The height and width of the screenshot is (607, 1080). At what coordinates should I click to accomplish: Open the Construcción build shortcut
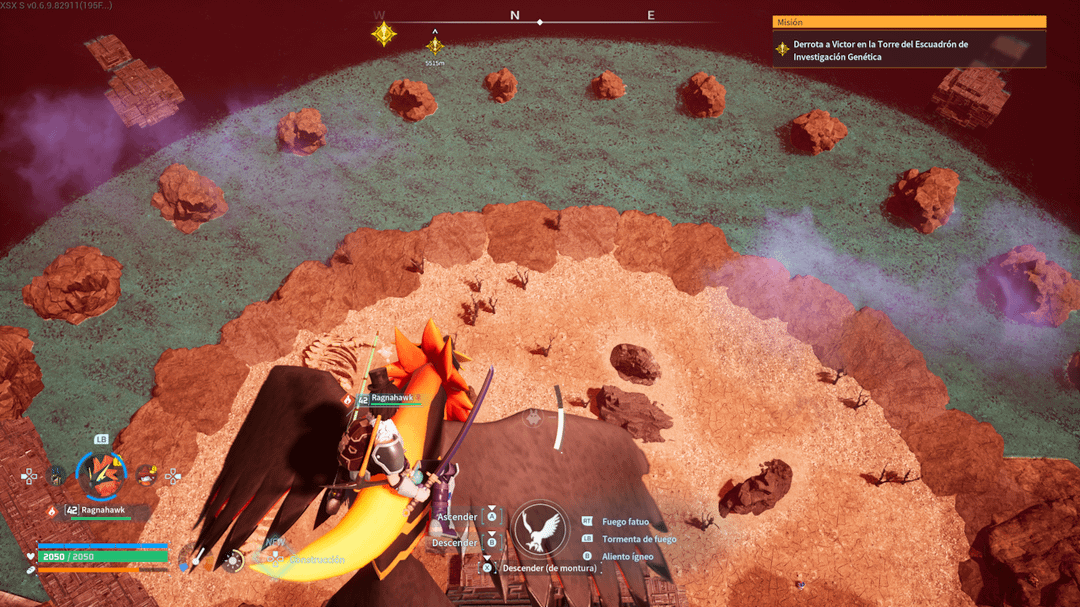pos(315,560)
